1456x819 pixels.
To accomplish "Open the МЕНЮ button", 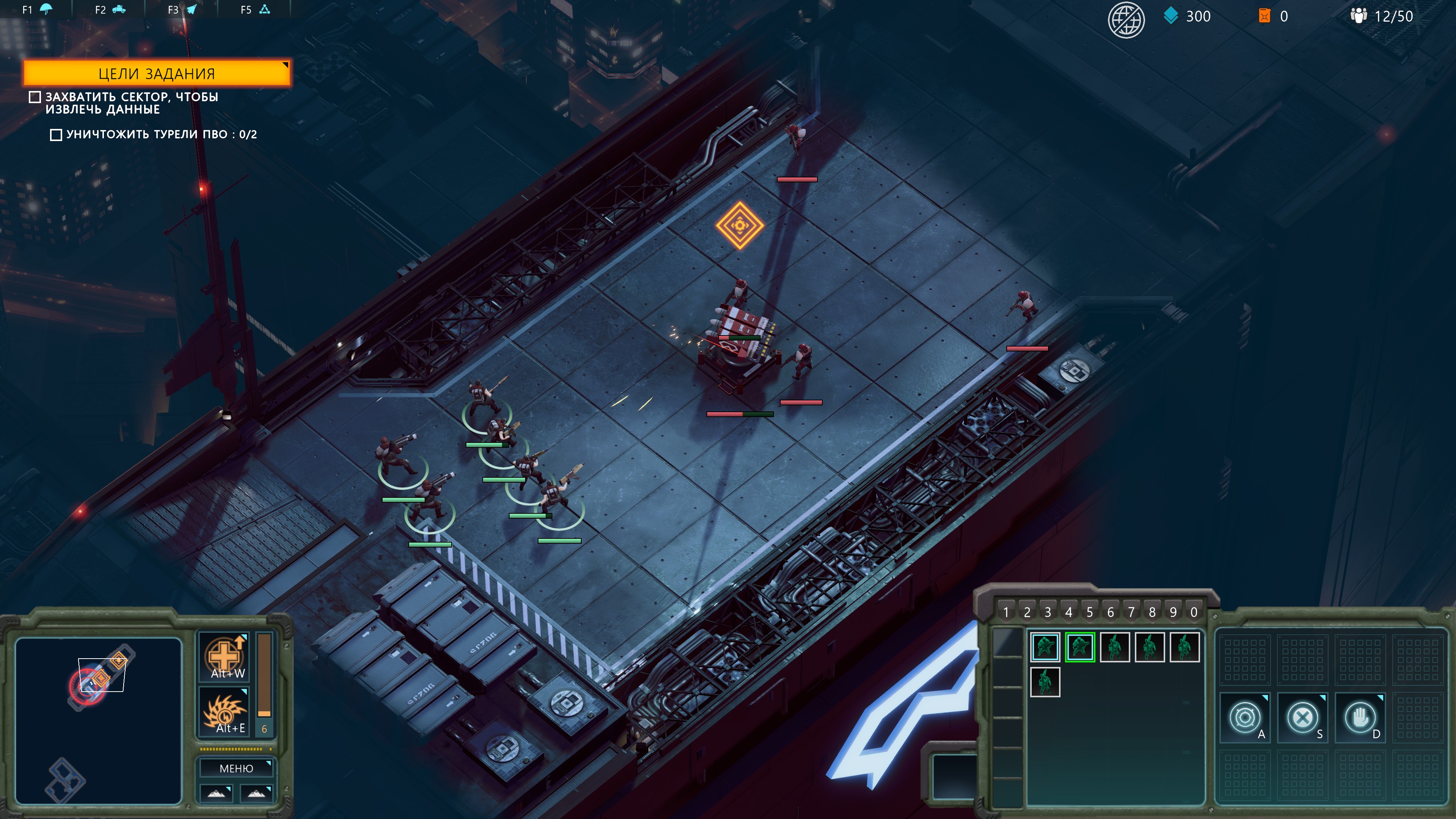I will pyautogui.click(x=236, y=769).
